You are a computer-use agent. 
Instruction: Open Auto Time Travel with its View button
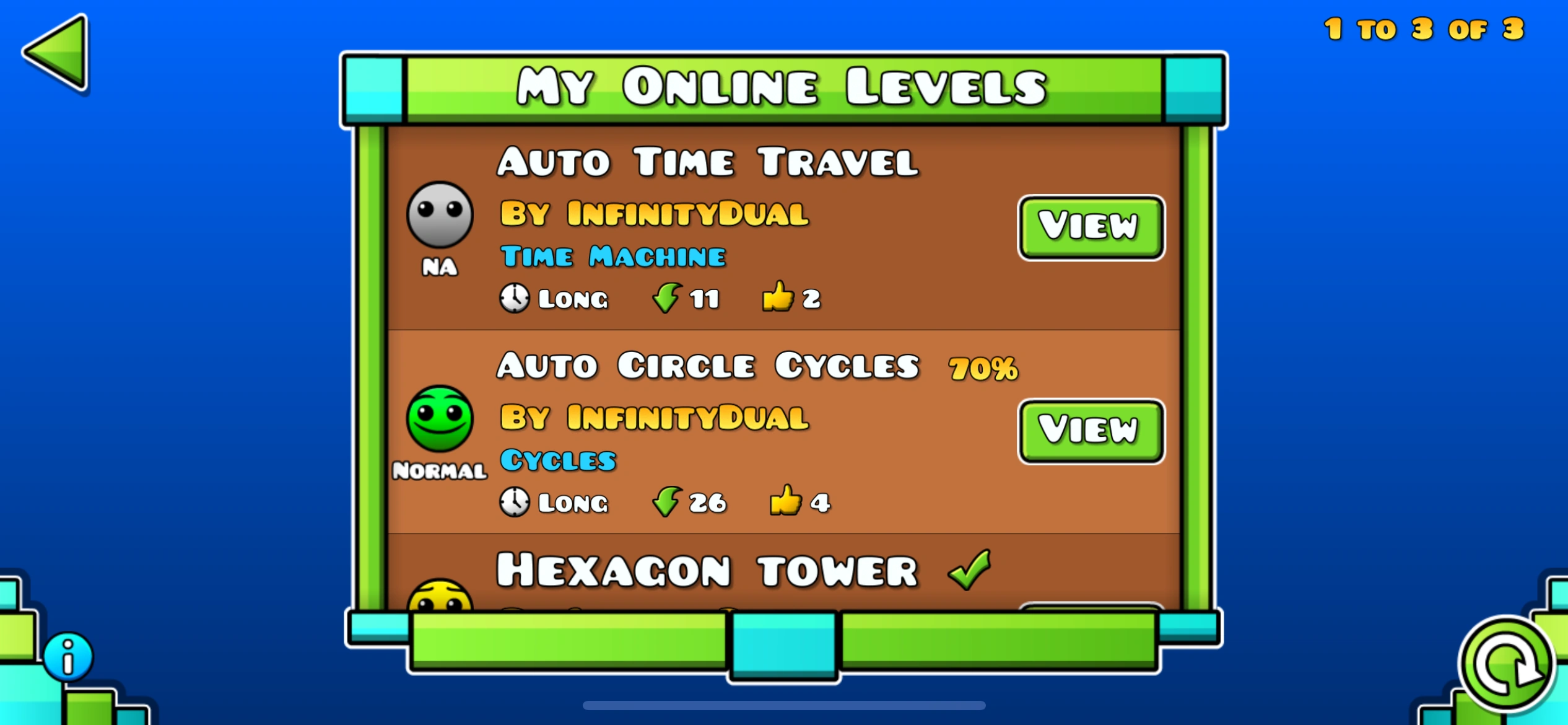pos(1091,226)
